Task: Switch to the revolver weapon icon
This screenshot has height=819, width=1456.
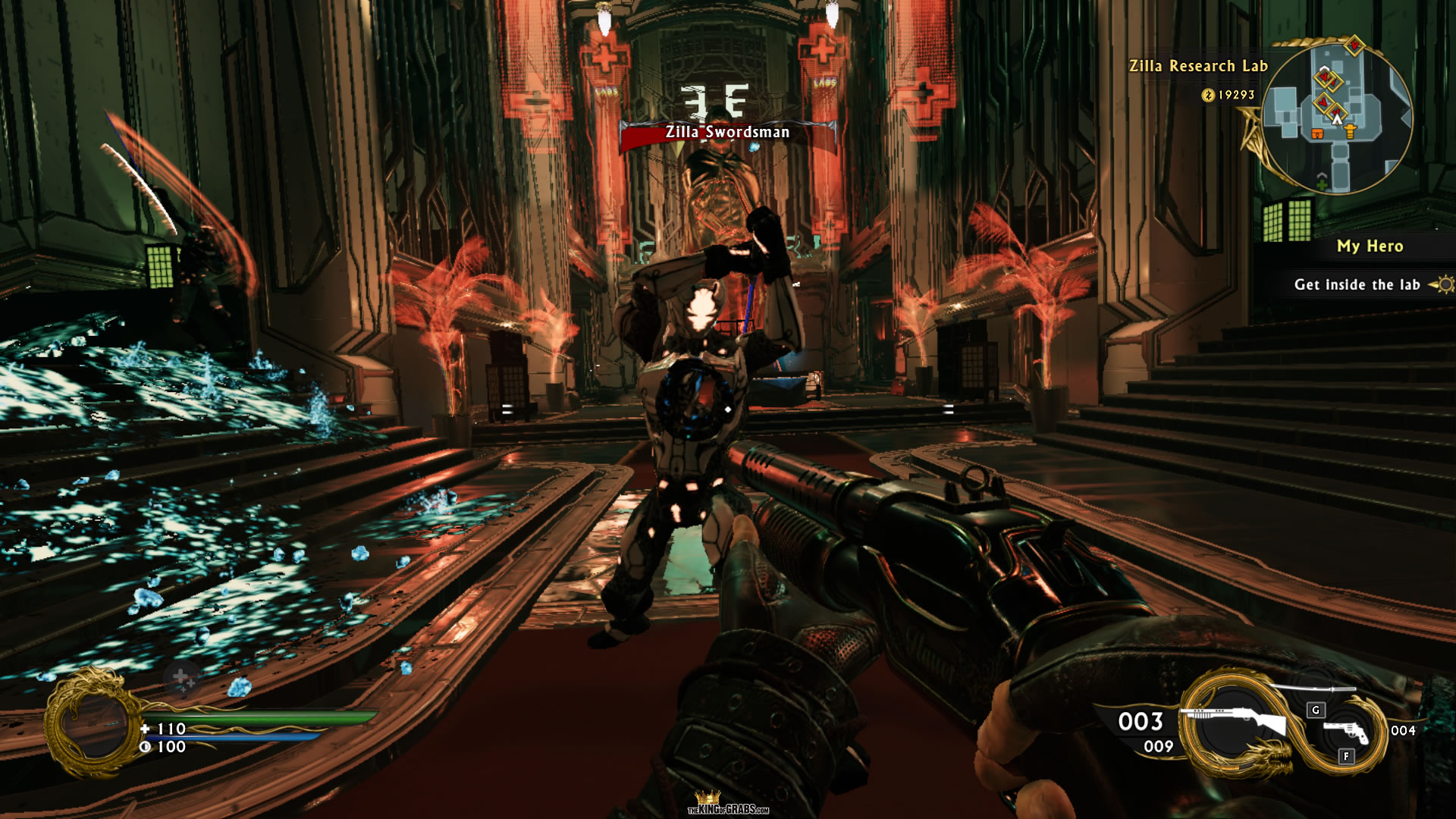Action: (1346, 732)
